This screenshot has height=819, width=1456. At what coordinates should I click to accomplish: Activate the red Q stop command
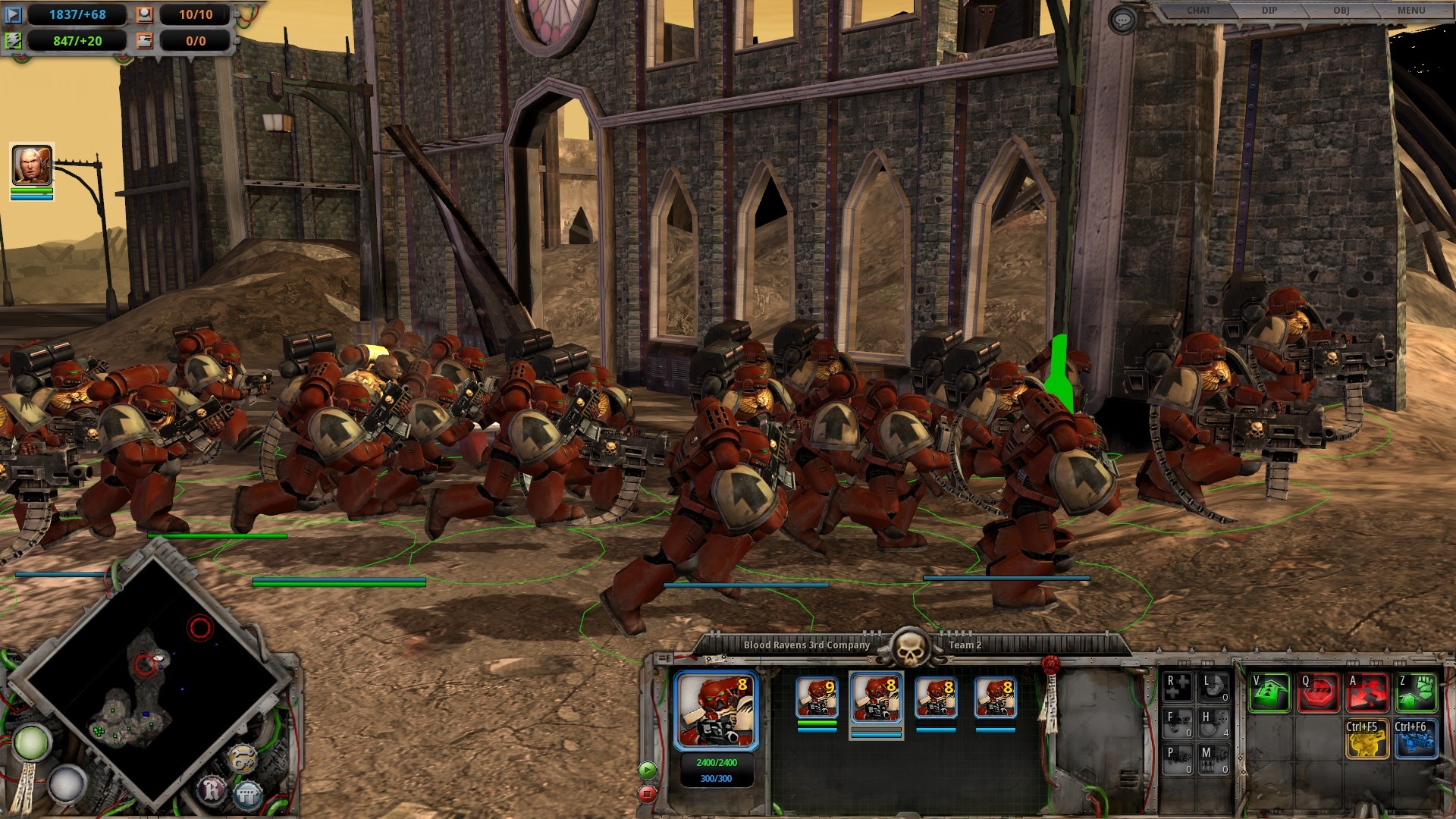tap(1318, 692)
